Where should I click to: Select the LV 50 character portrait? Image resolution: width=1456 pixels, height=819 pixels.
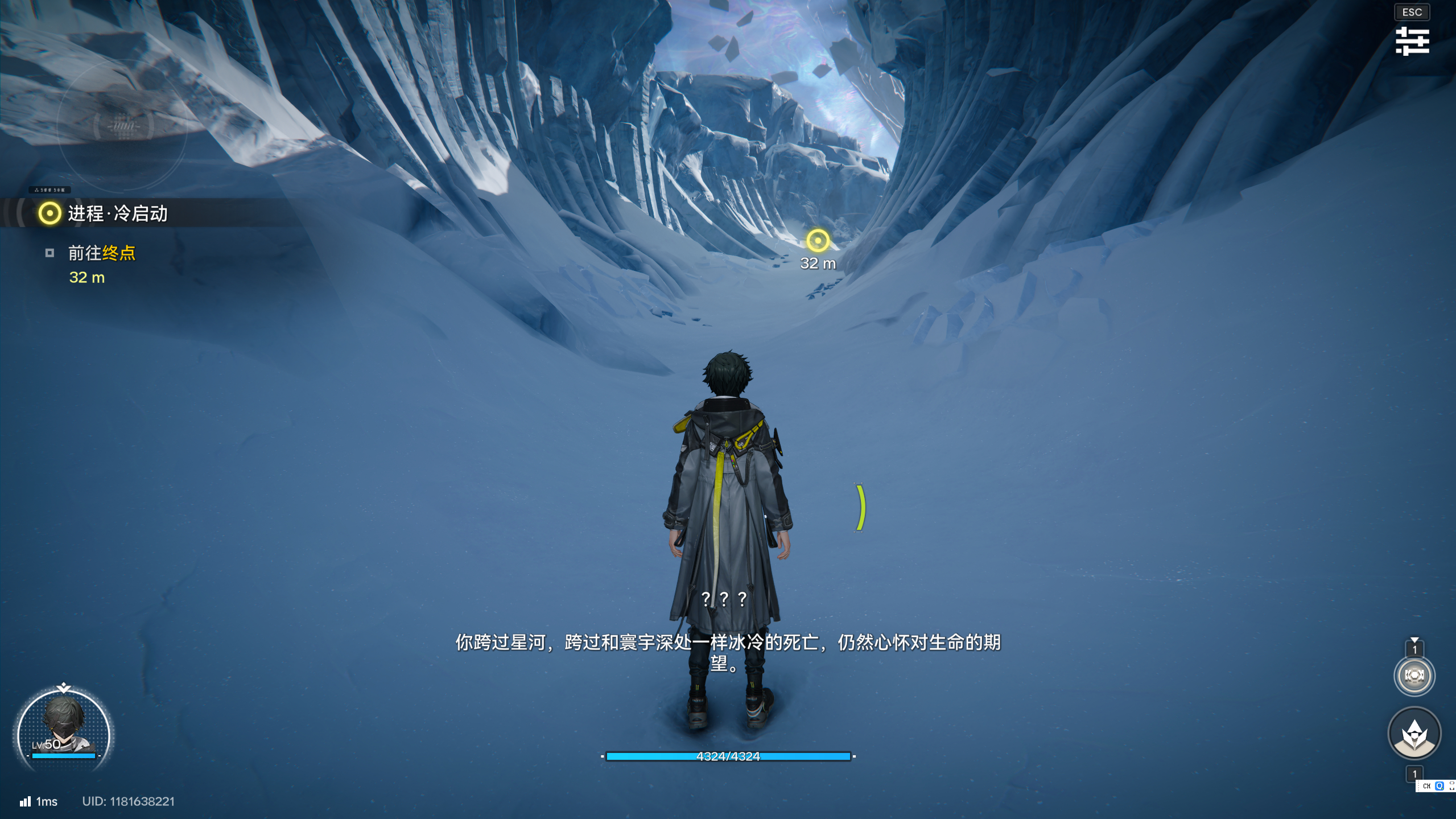[64, 726]
